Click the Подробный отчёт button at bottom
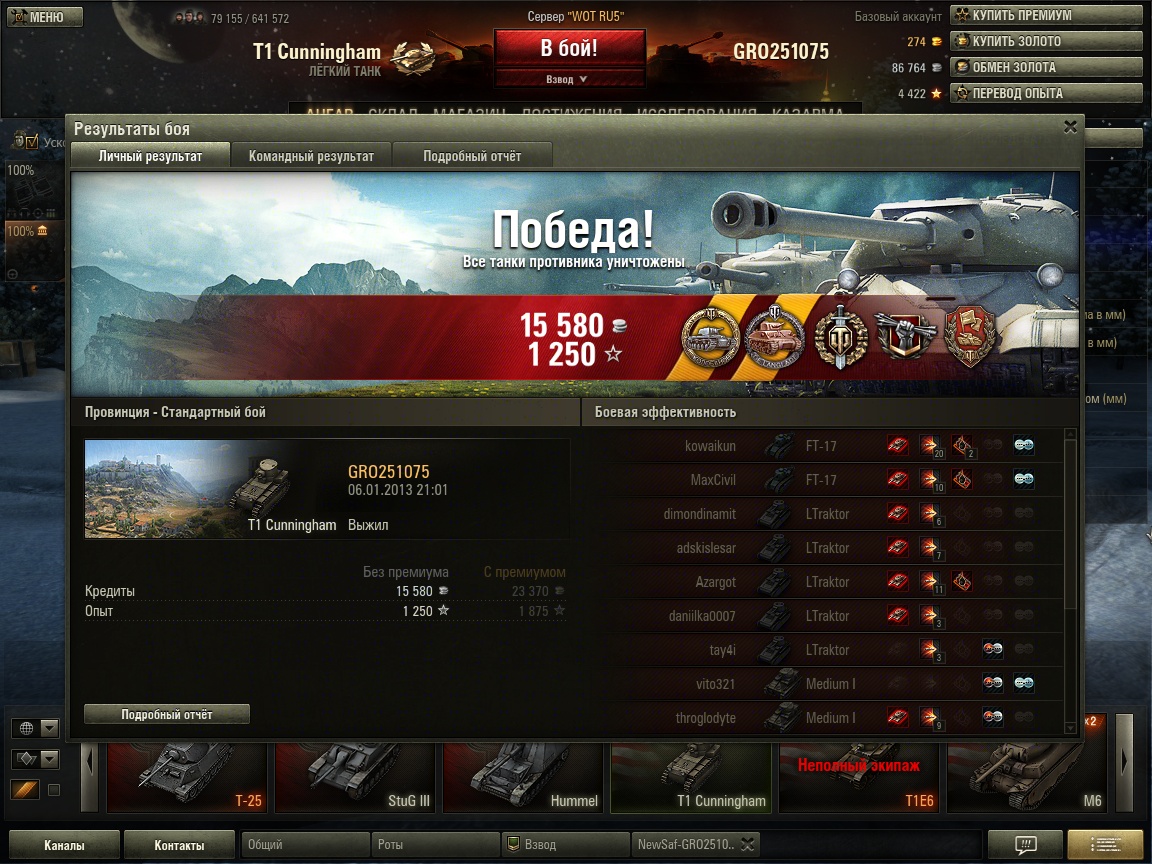Viewport: 1152px width, 864px height. 167,714
